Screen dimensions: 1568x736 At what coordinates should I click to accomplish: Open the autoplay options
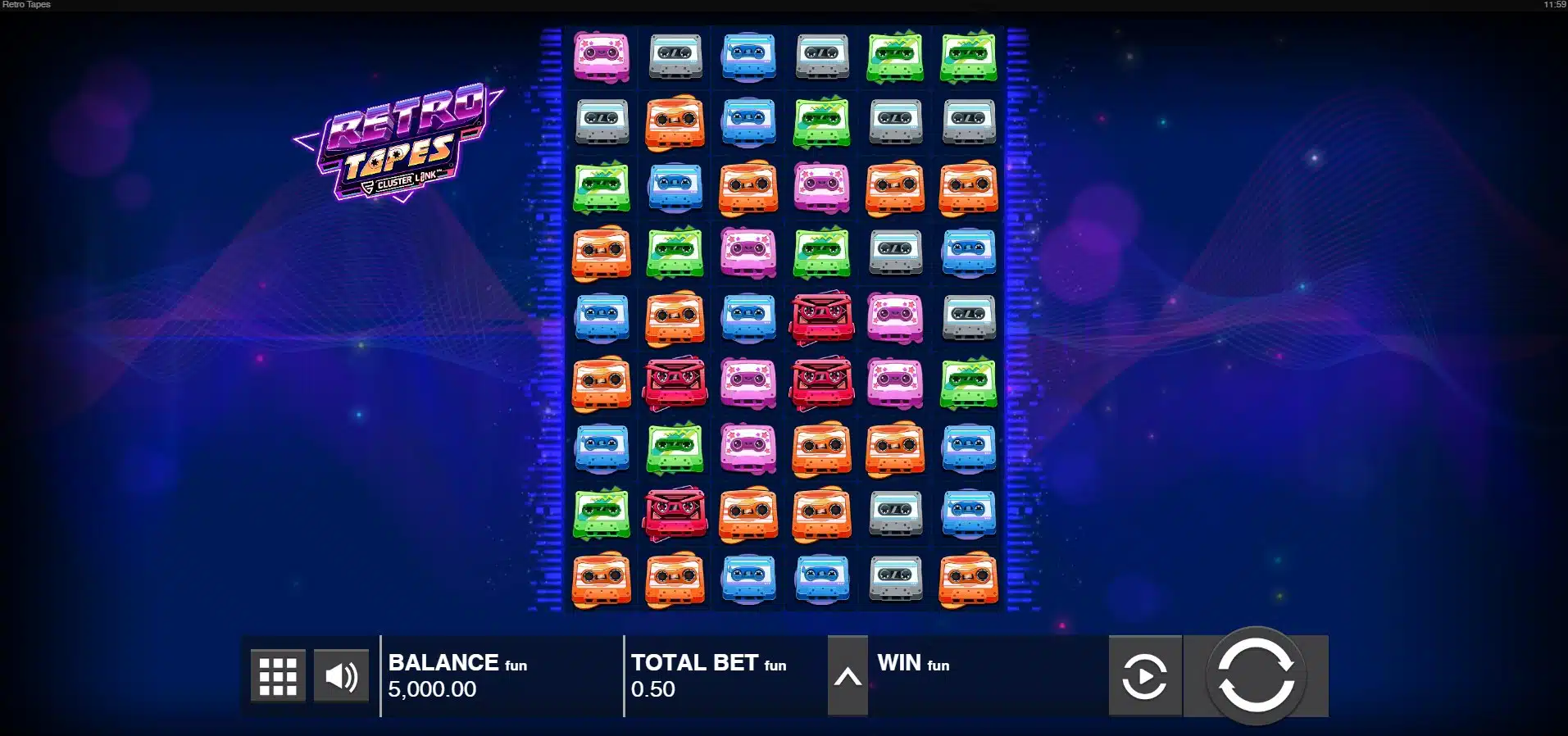(1144, 676)
